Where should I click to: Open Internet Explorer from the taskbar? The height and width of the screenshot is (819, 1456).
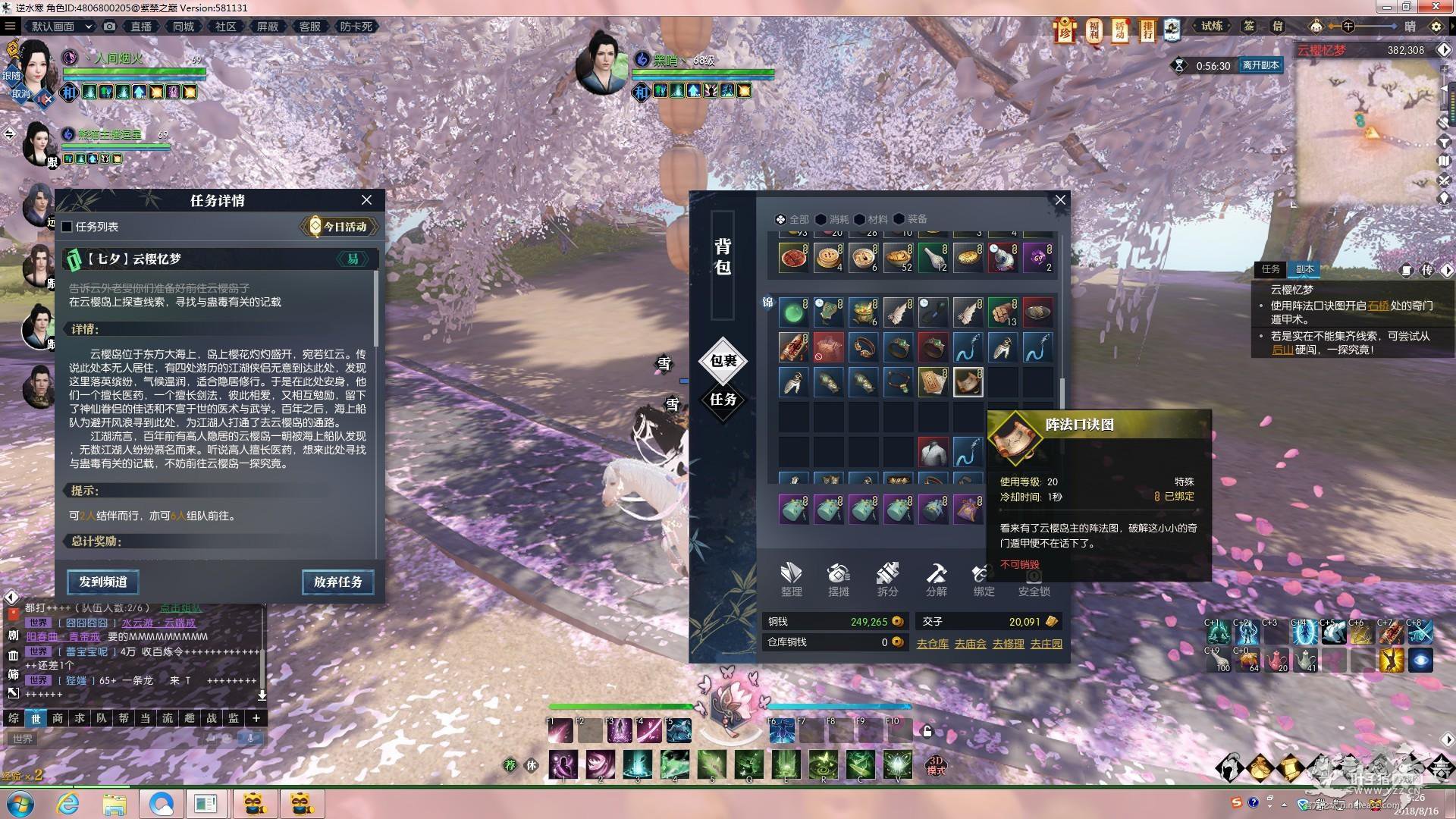point(68,803)
